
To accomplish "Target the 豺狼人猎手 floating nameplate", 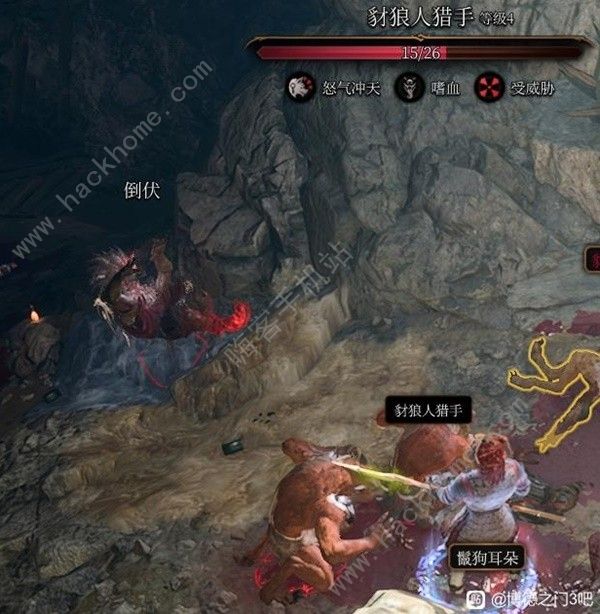I will [428, 410].
